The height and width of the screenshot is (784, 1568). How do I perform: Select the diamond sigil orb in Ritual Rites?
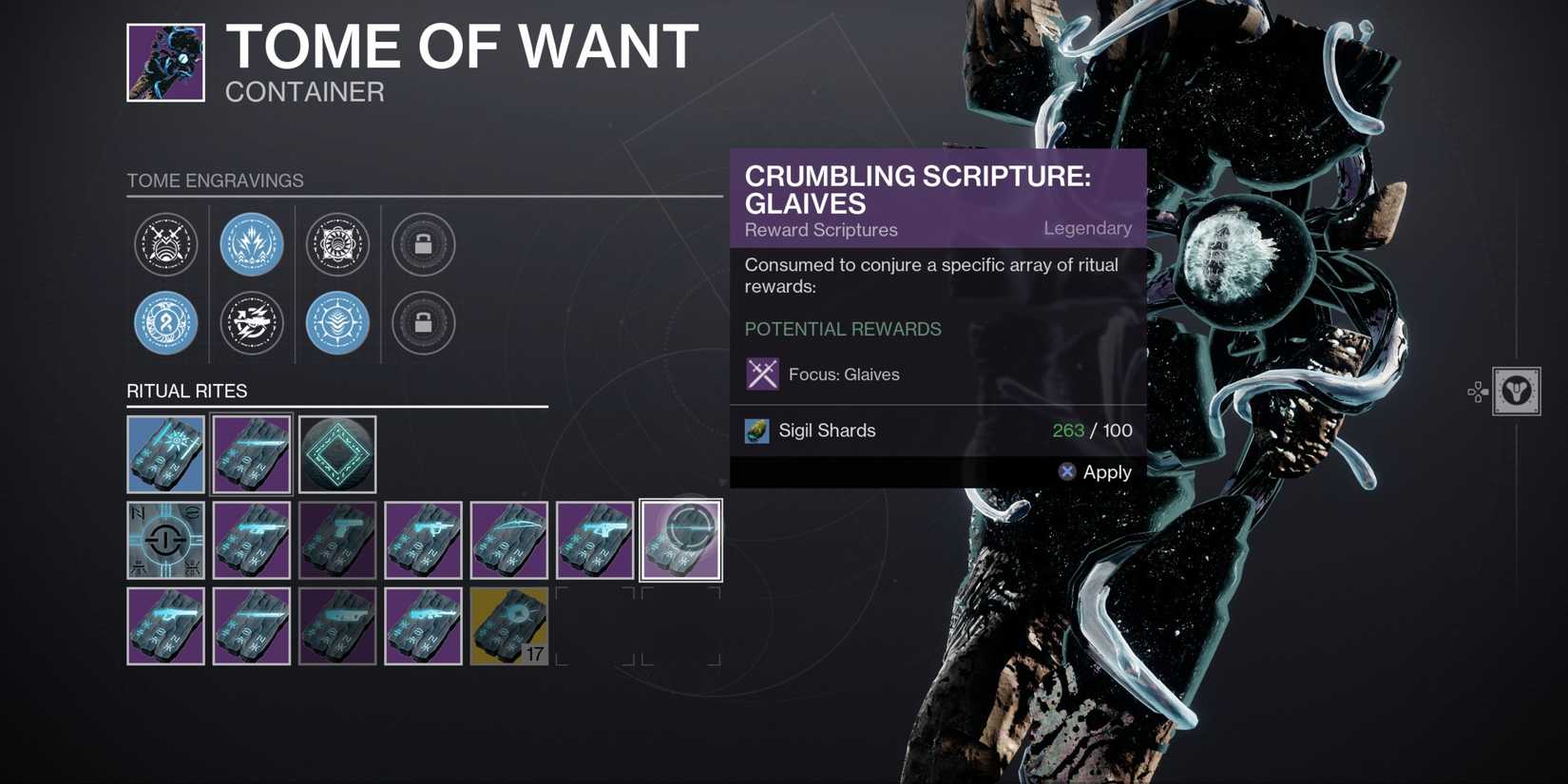337,454
